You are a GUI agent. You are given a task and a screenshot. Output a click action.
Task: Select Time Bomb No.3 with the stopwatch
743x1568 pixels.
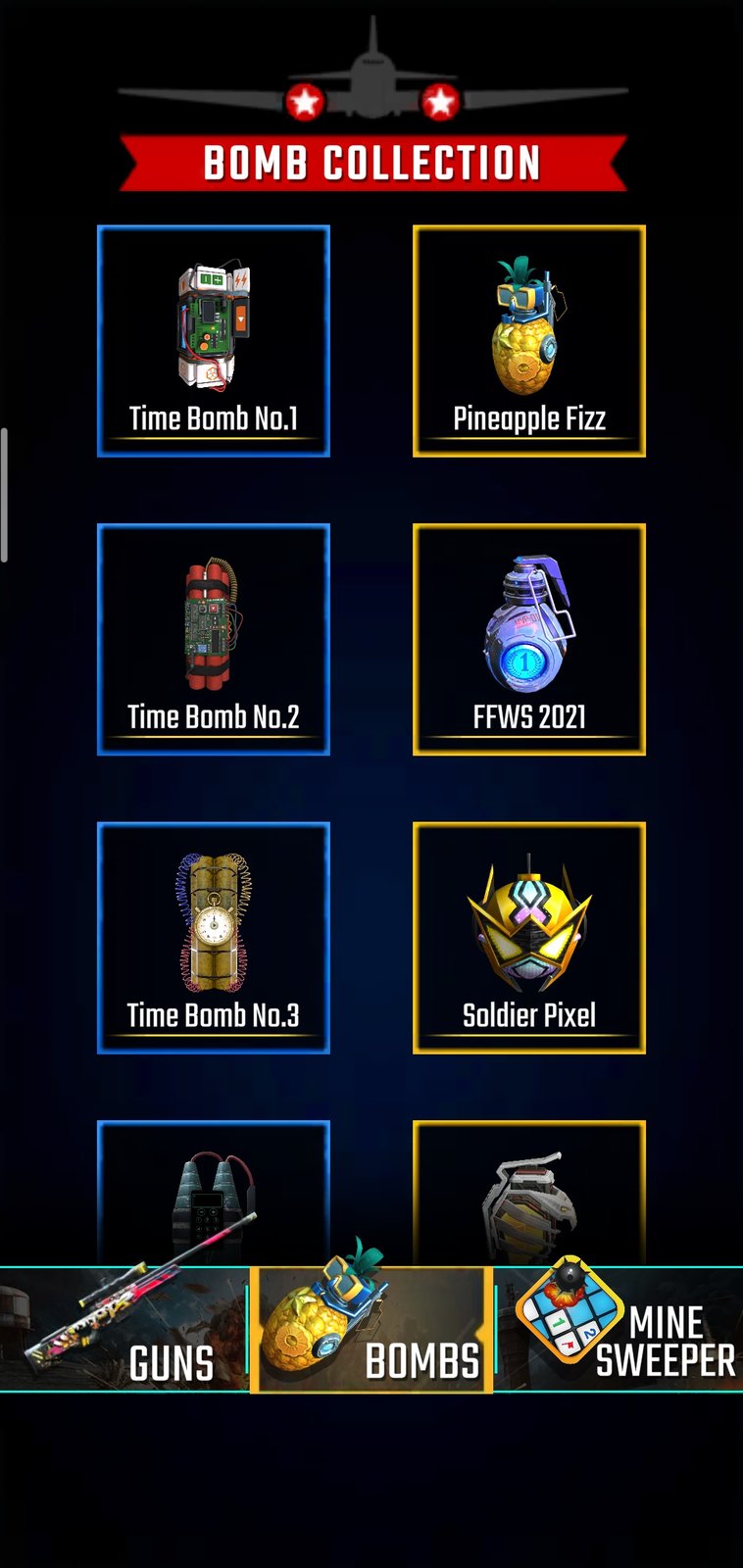pyautogui.click(x=214, y=938)
